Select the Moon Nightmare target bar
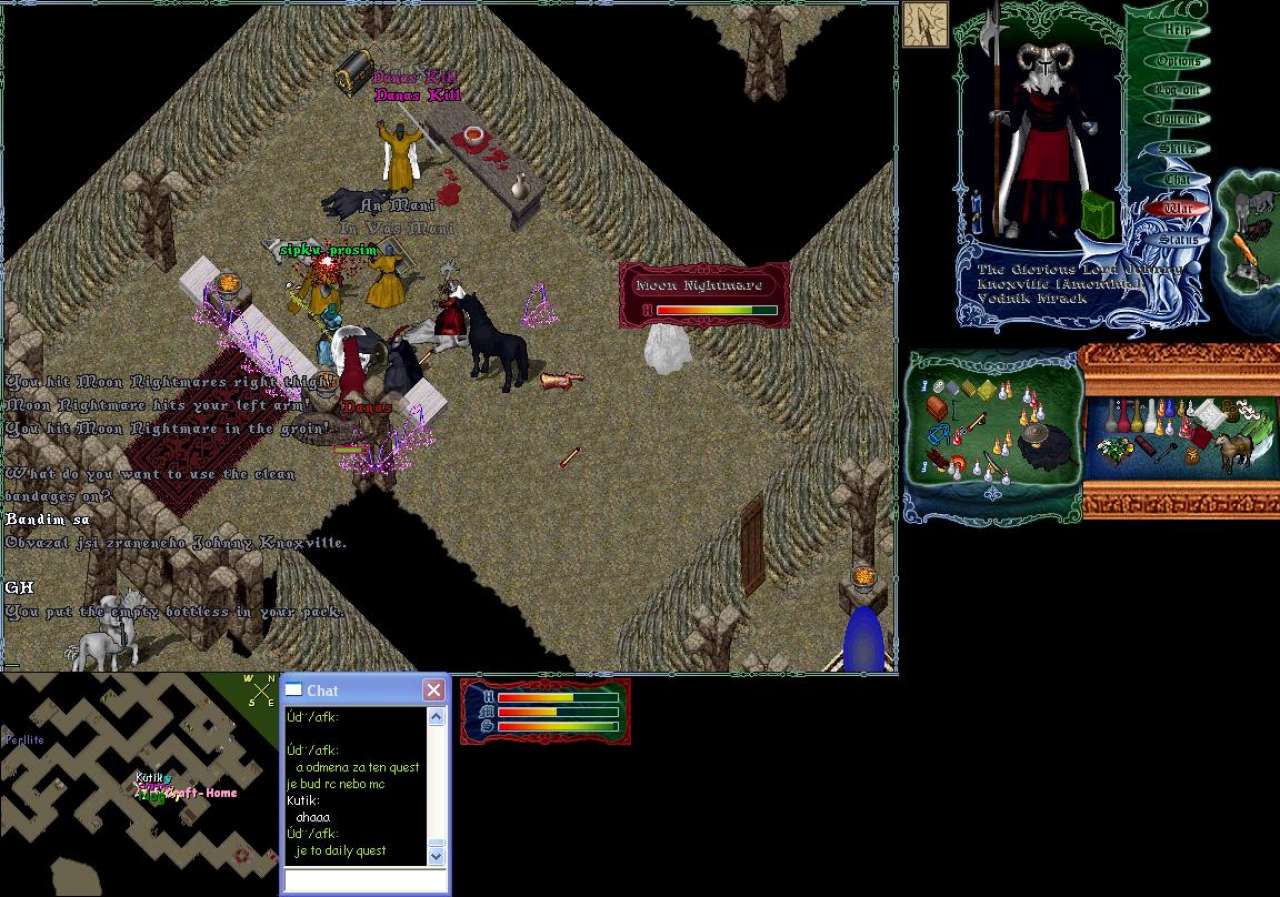 pyautogui.click(x=704, y=296)
